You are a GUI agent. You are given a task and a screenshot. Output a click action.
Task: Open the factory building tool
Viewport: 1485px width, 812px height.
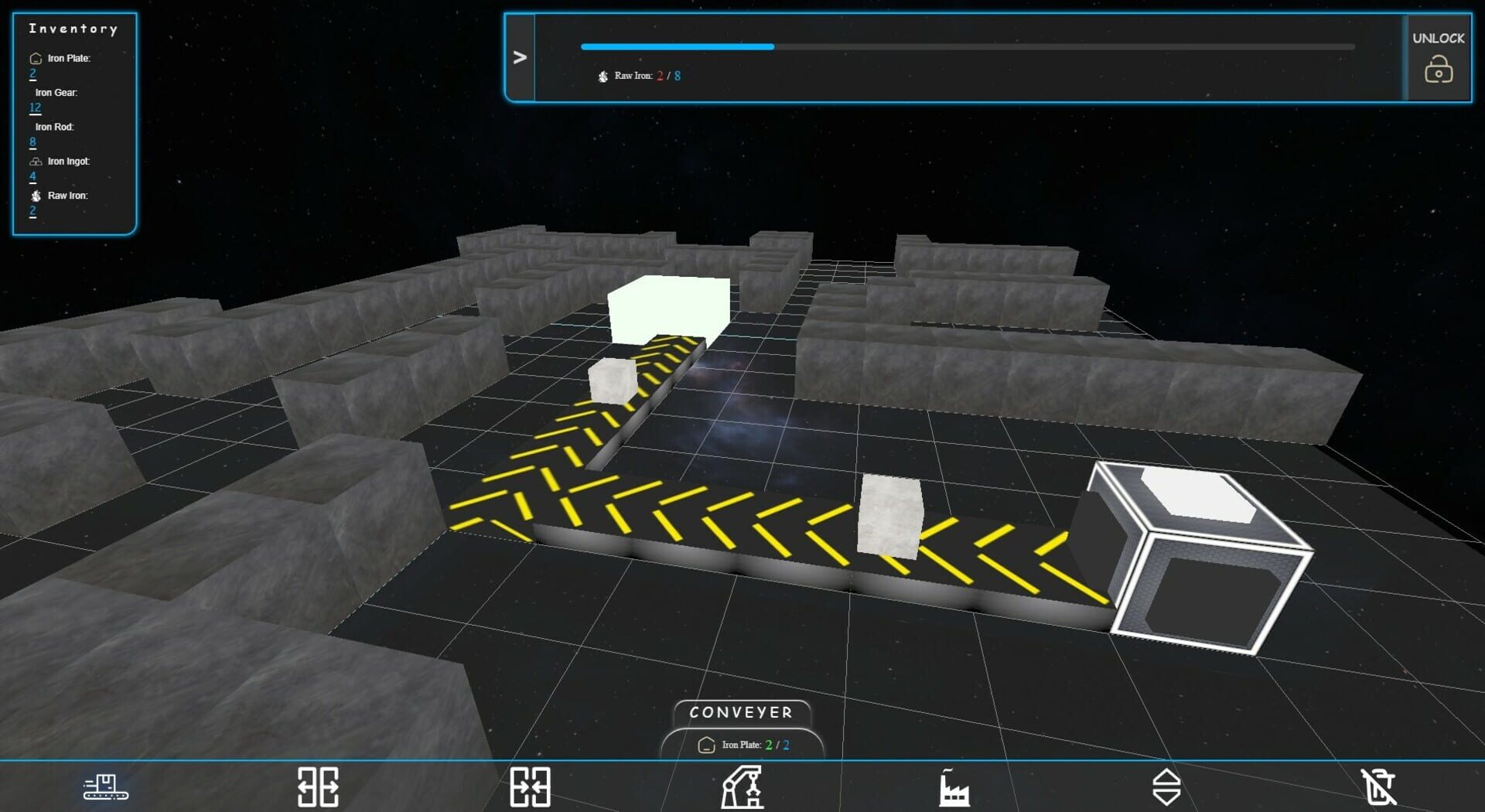point(954,786)
